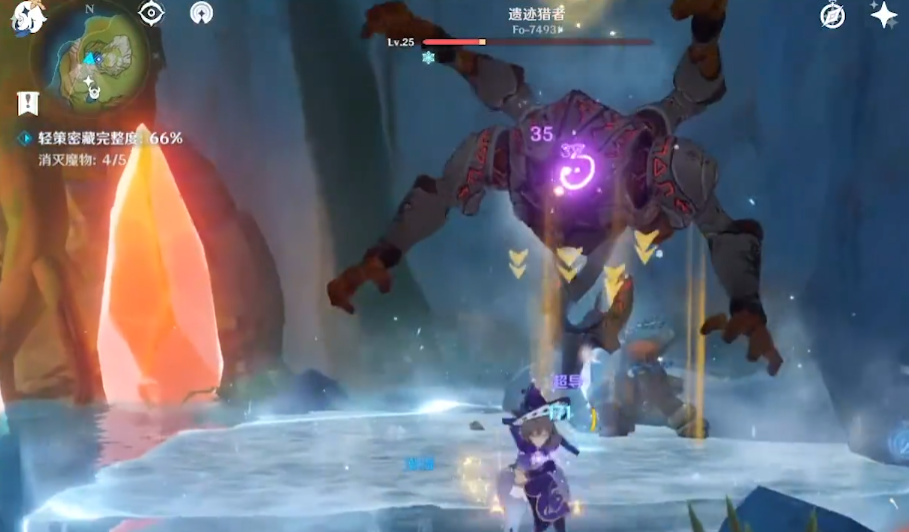Open the wish star icon
The height and width of the screenshot is (532, 909).
[883, 14]
